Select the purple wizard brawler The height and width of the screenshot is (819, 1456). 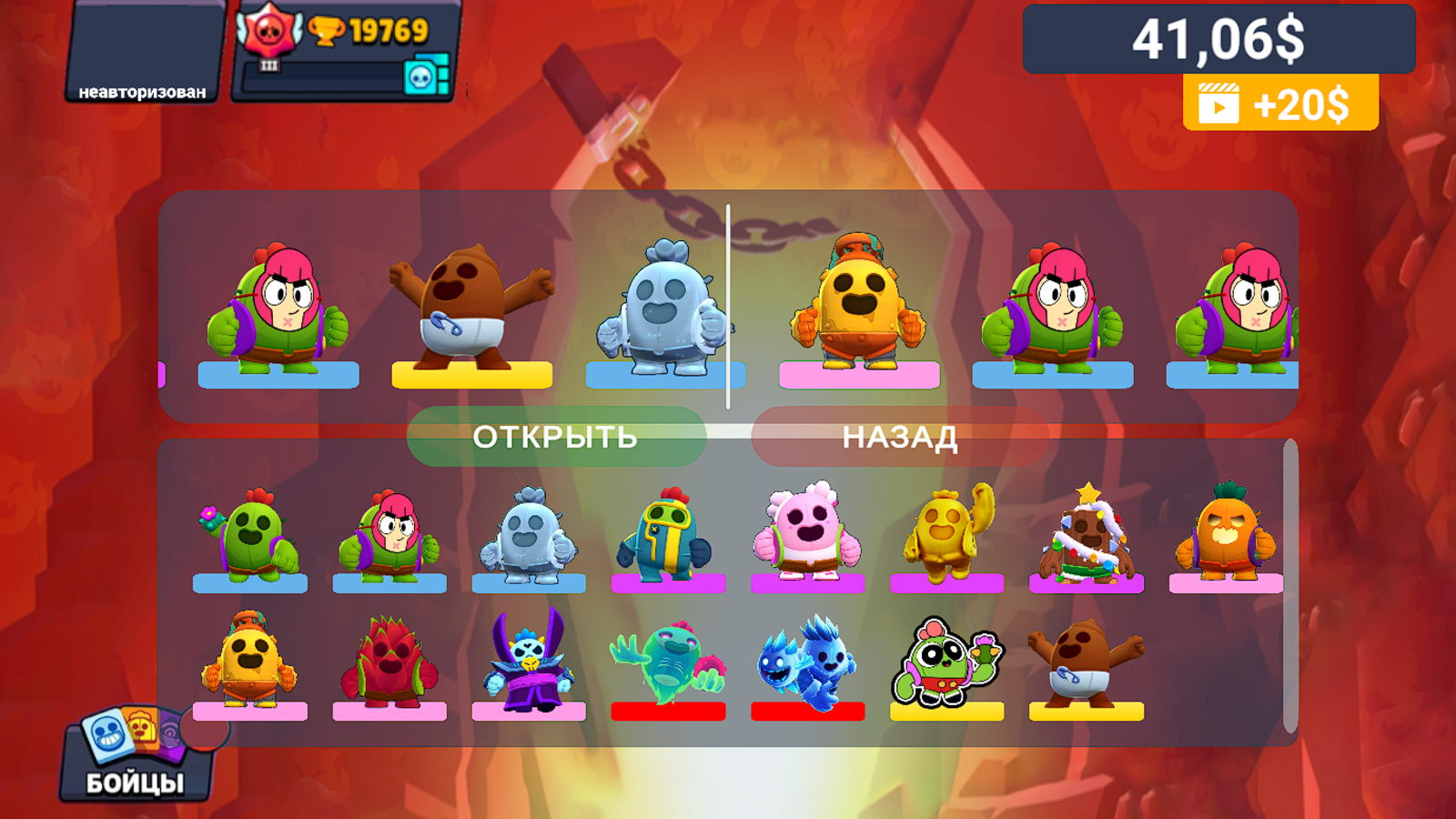point(529,660)
